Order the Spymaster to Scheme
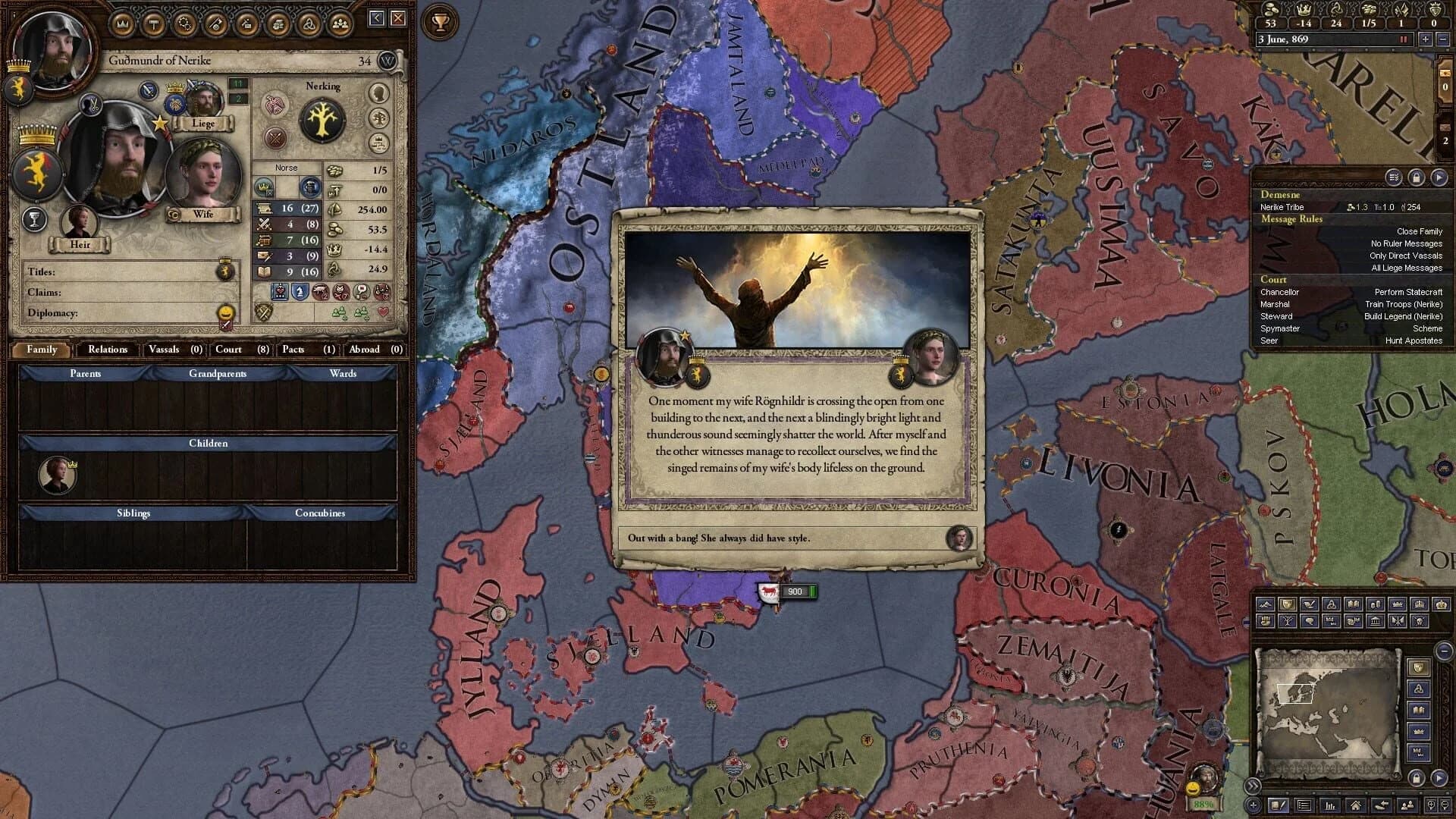Image resolution: width=1456 pixels, height=819 pixels. coord(1429,328)
